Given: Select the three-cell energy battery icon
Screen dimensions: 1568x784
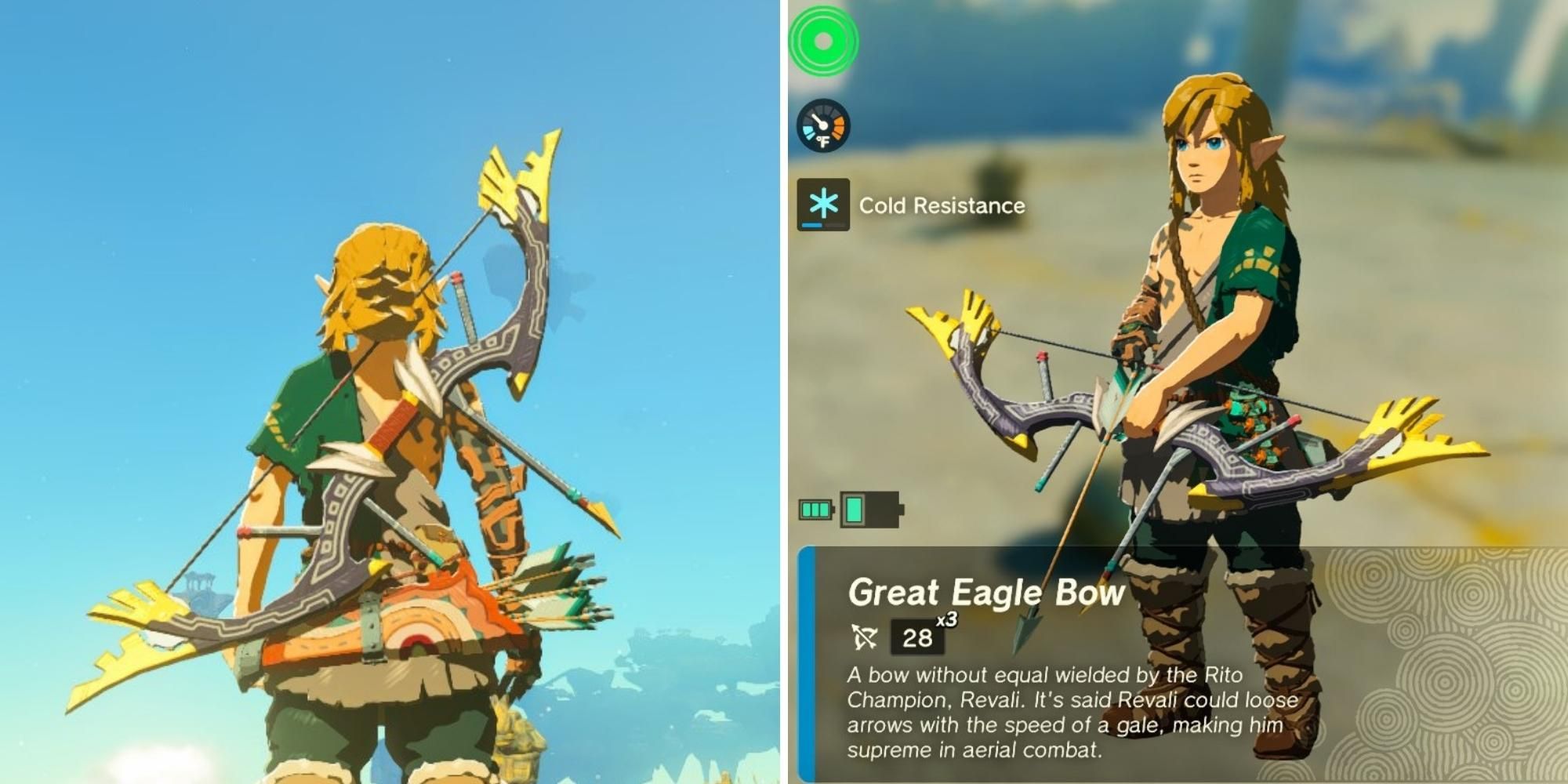Looking at the screenshot, I should 814,509.
